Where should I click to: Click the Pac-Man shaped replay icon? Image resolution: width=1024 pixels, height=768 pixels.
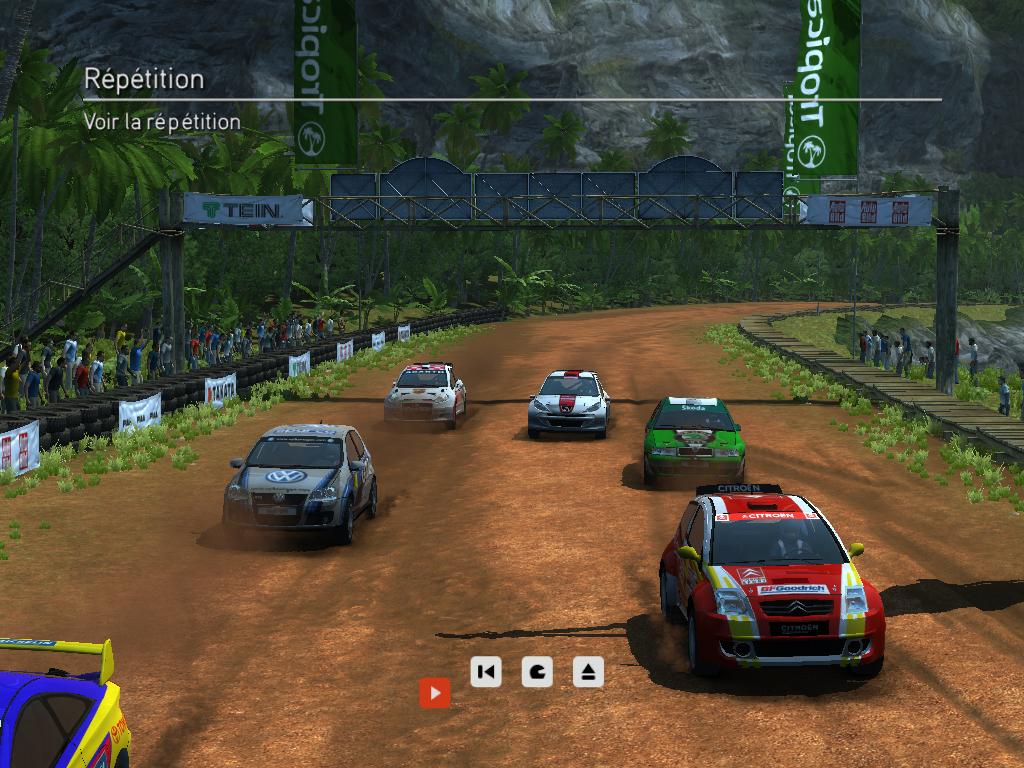pos(537,672)
